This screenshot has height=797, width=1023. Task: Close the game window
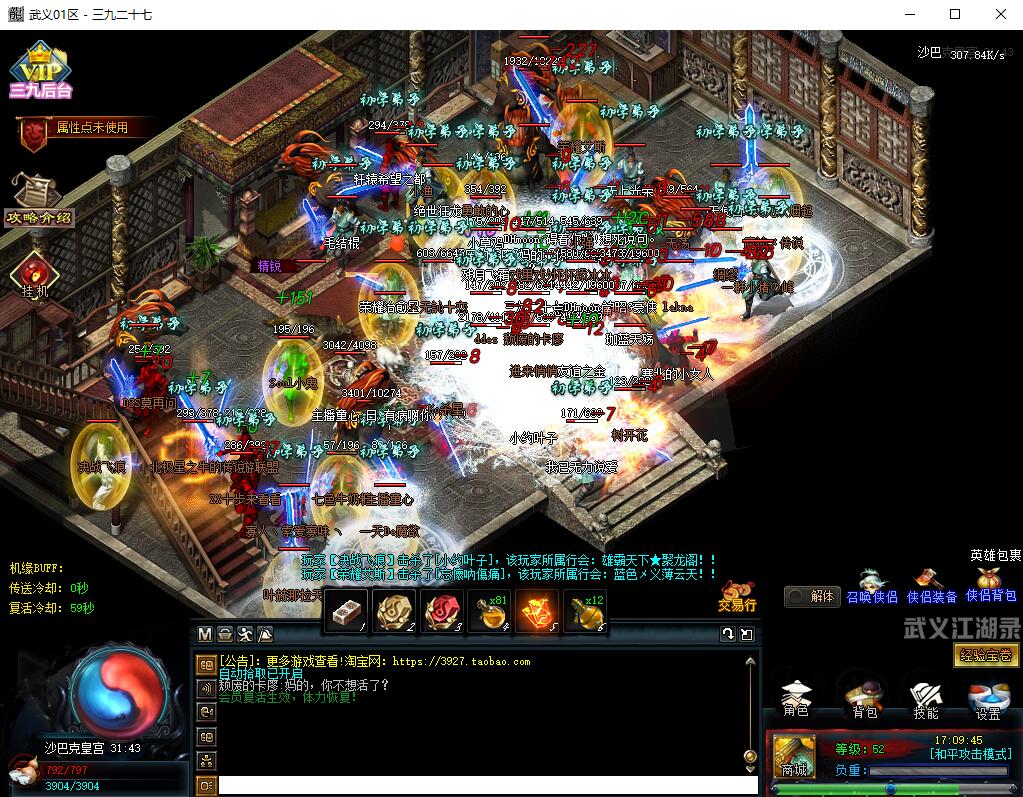click(1000, 14)
